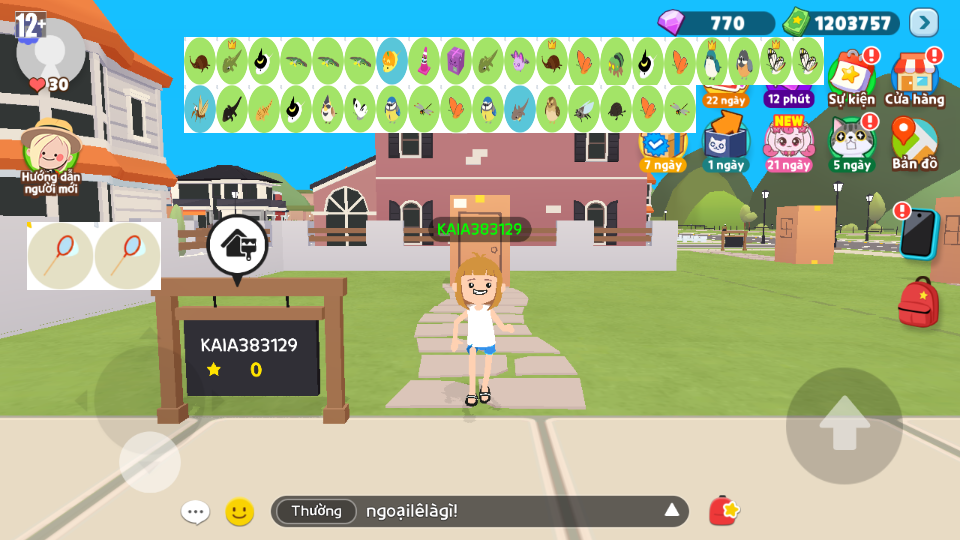Screen dimensions: 960x540
Task: Open the yellow smiley emote menu
Action: tap(239, 512)
